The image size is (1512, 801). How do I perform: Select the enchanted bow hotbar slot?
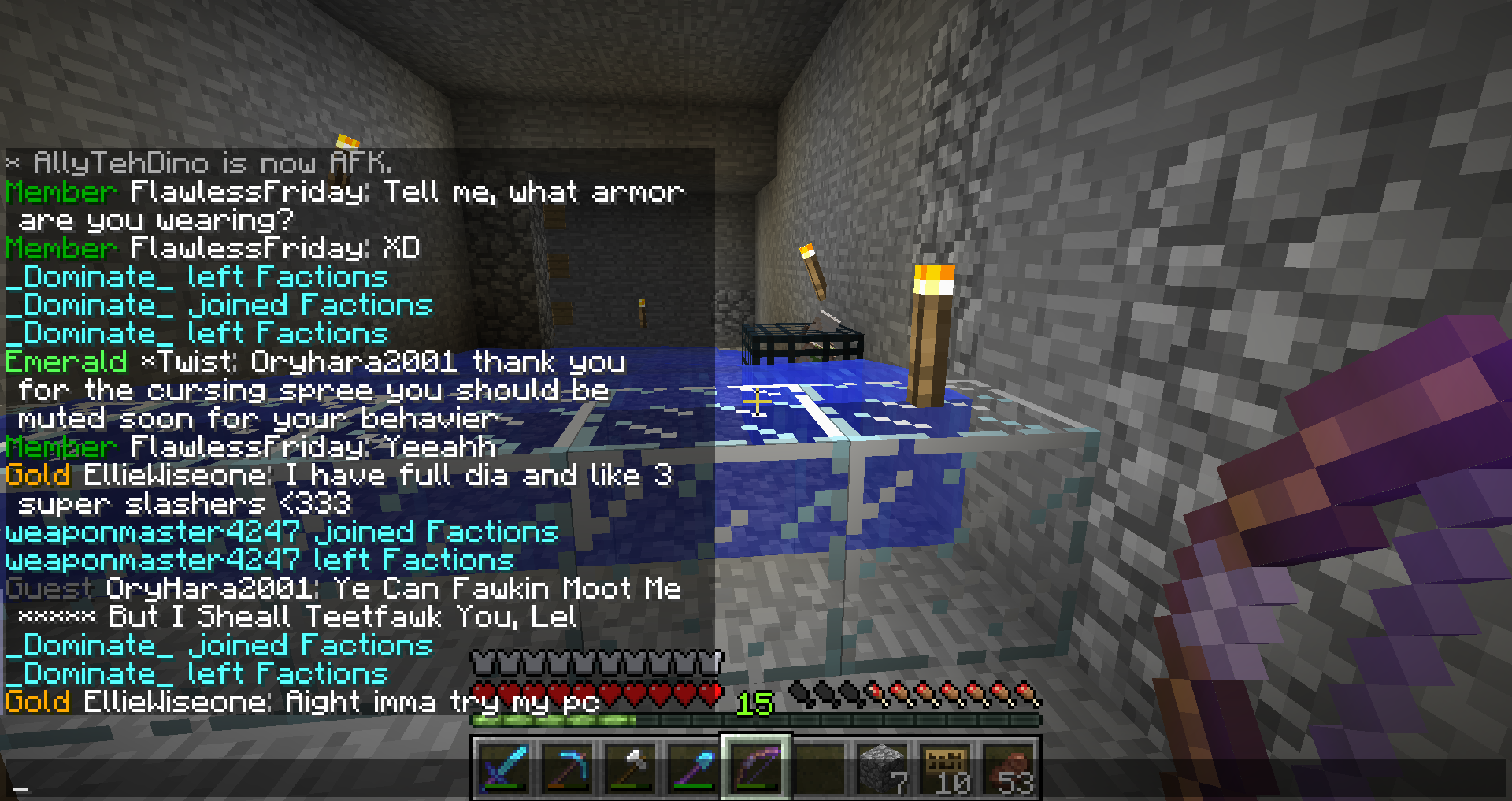click(756, 767)
